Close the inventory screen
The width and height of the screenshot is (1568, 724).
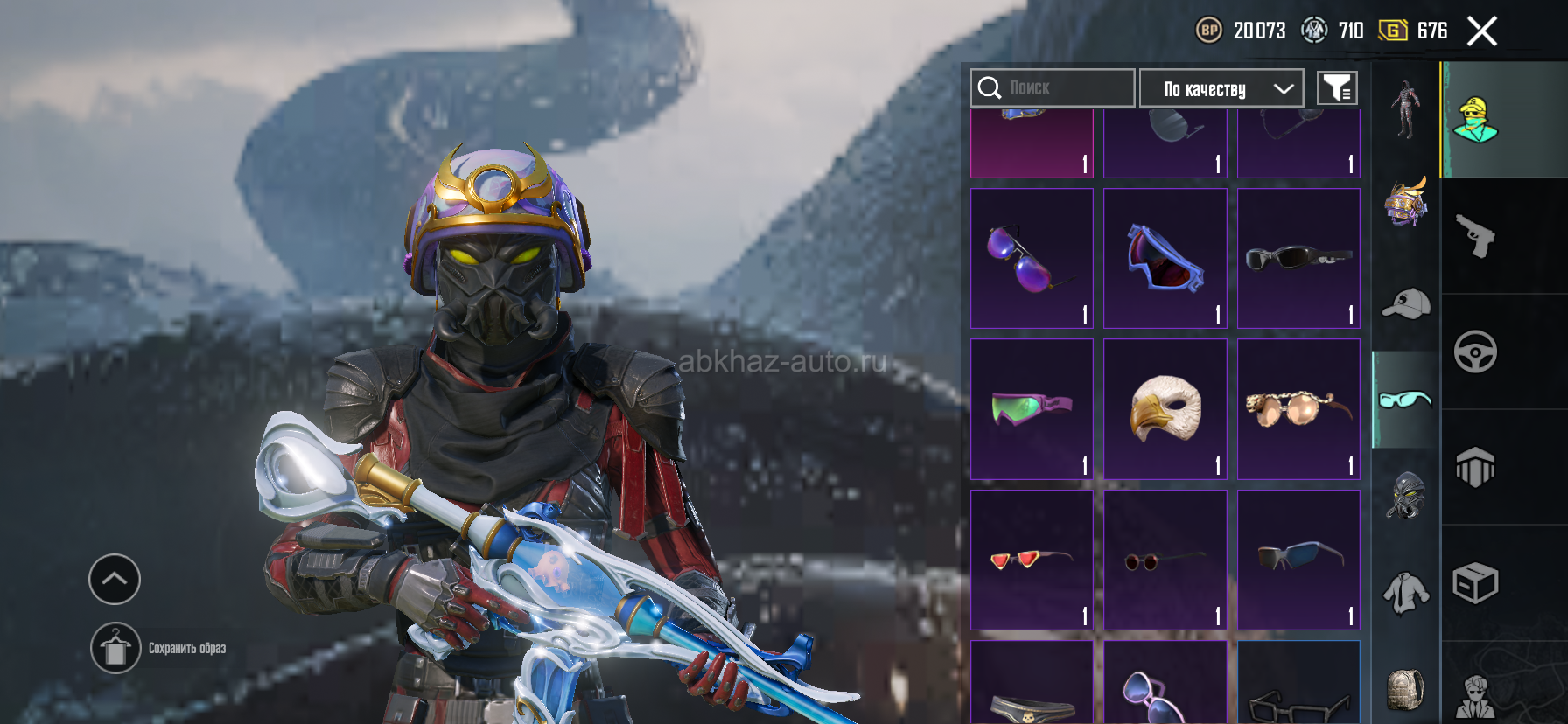1481,31
